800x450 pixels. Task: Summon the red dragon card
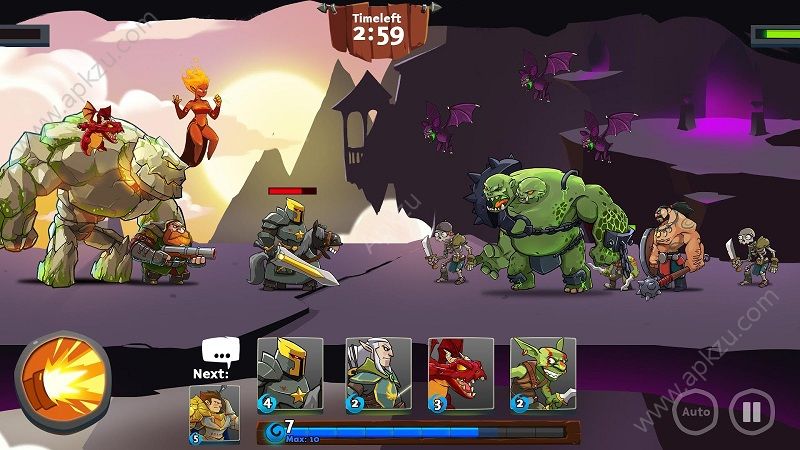point(461,375)
